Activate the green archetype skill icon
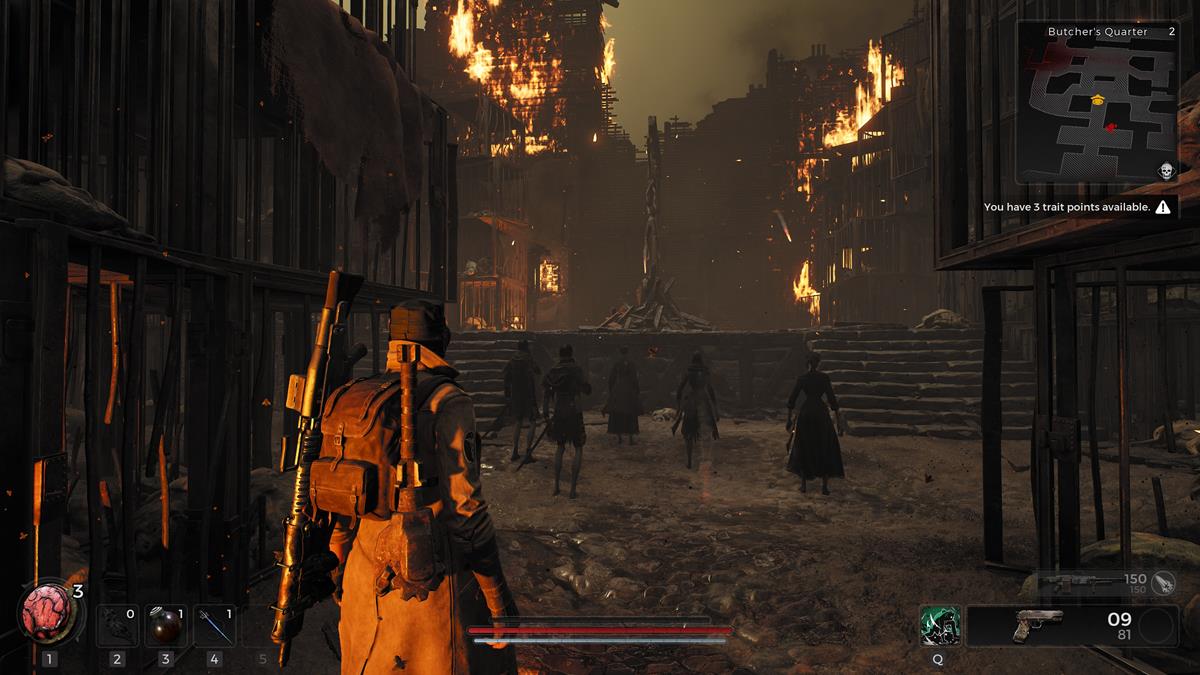 [940, 626]
